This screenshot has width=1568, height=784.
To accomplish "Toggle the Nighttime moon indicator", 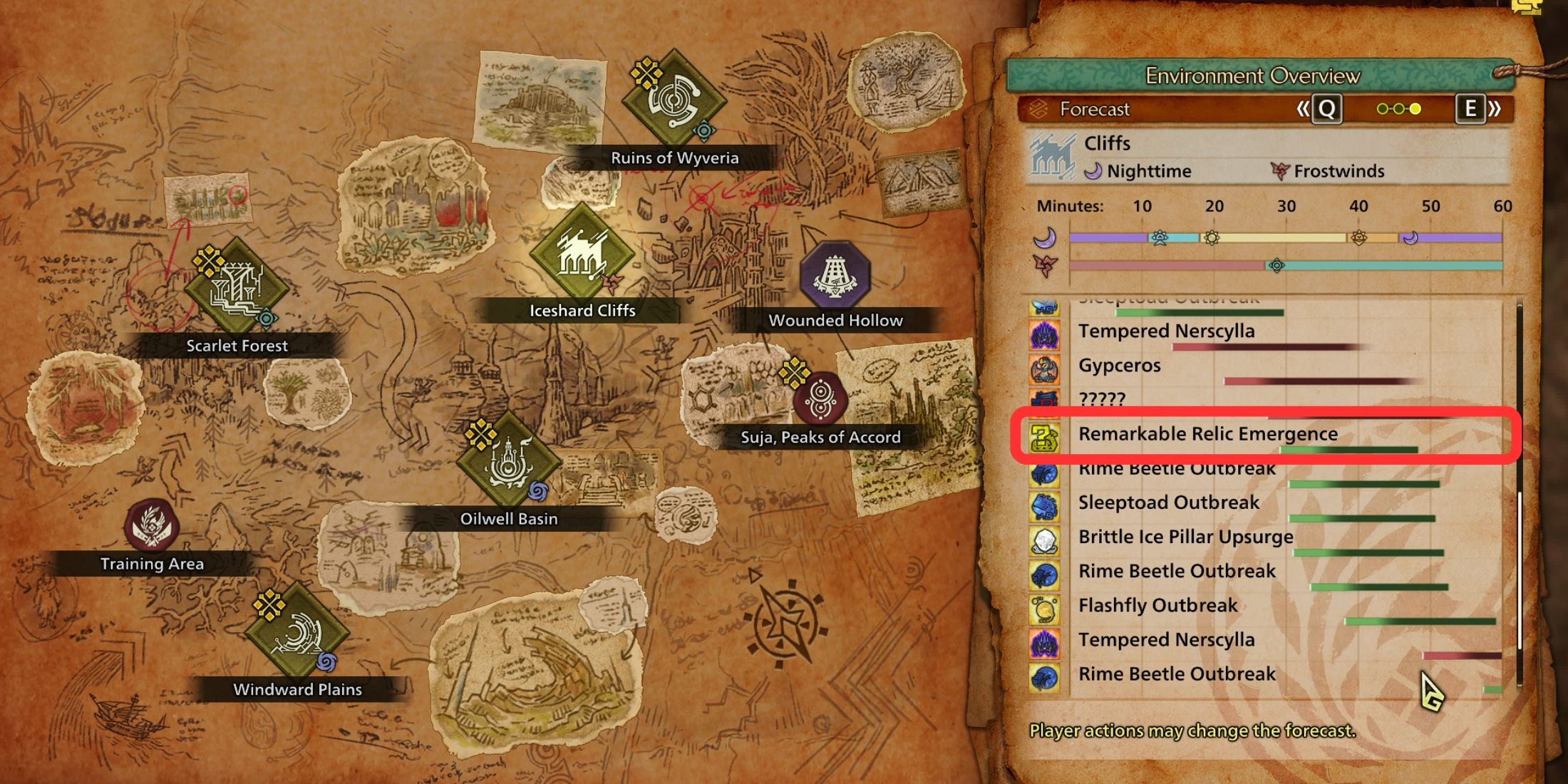I will (x=1094, y=171).
